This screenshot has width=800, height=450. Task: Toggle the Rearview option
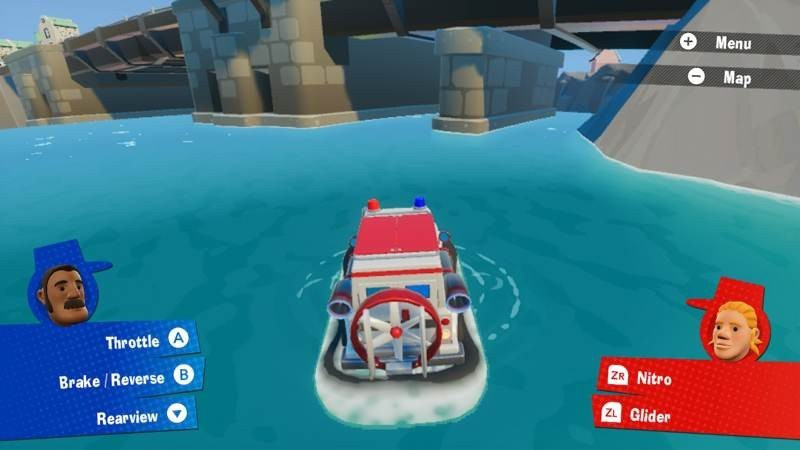(127, 416)
